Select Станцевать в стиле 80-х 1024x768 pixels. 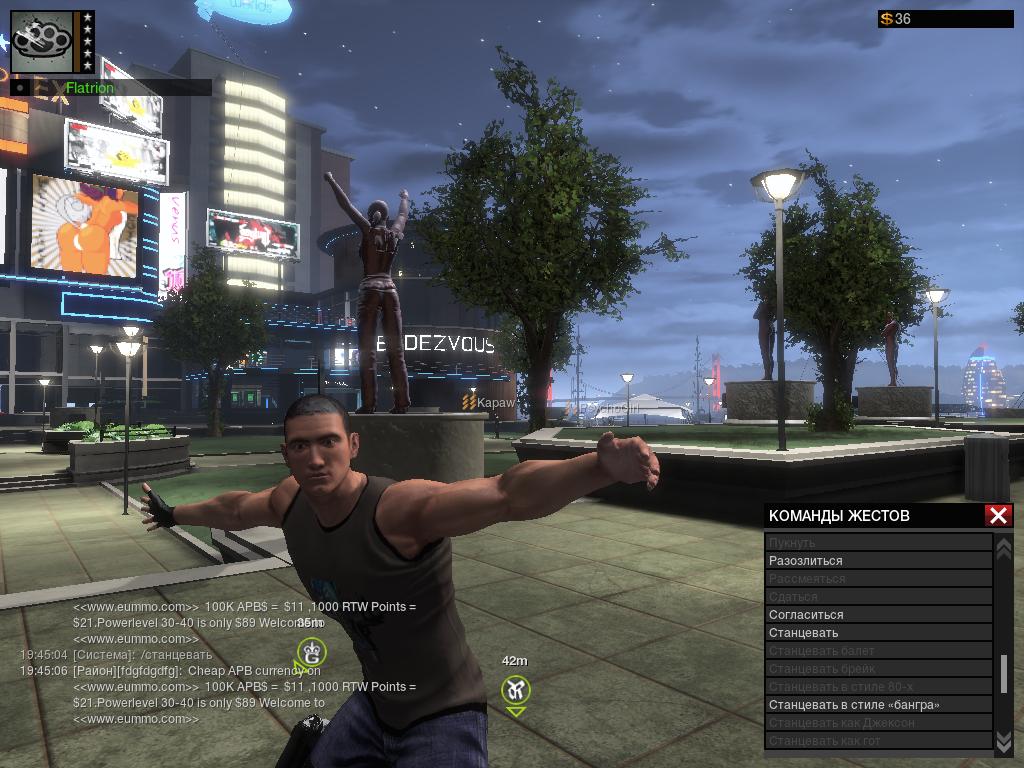tap(878, 687)
